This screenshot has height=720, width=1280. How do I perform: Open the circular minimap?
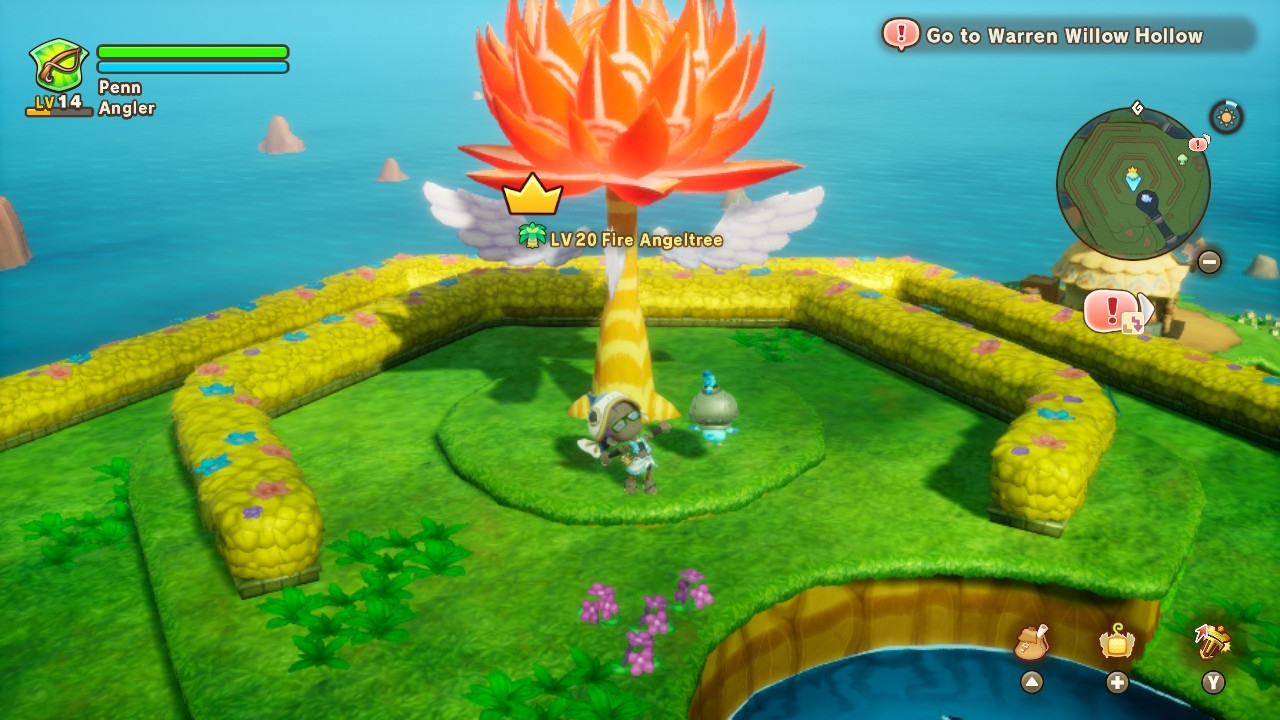[1133, 183]
